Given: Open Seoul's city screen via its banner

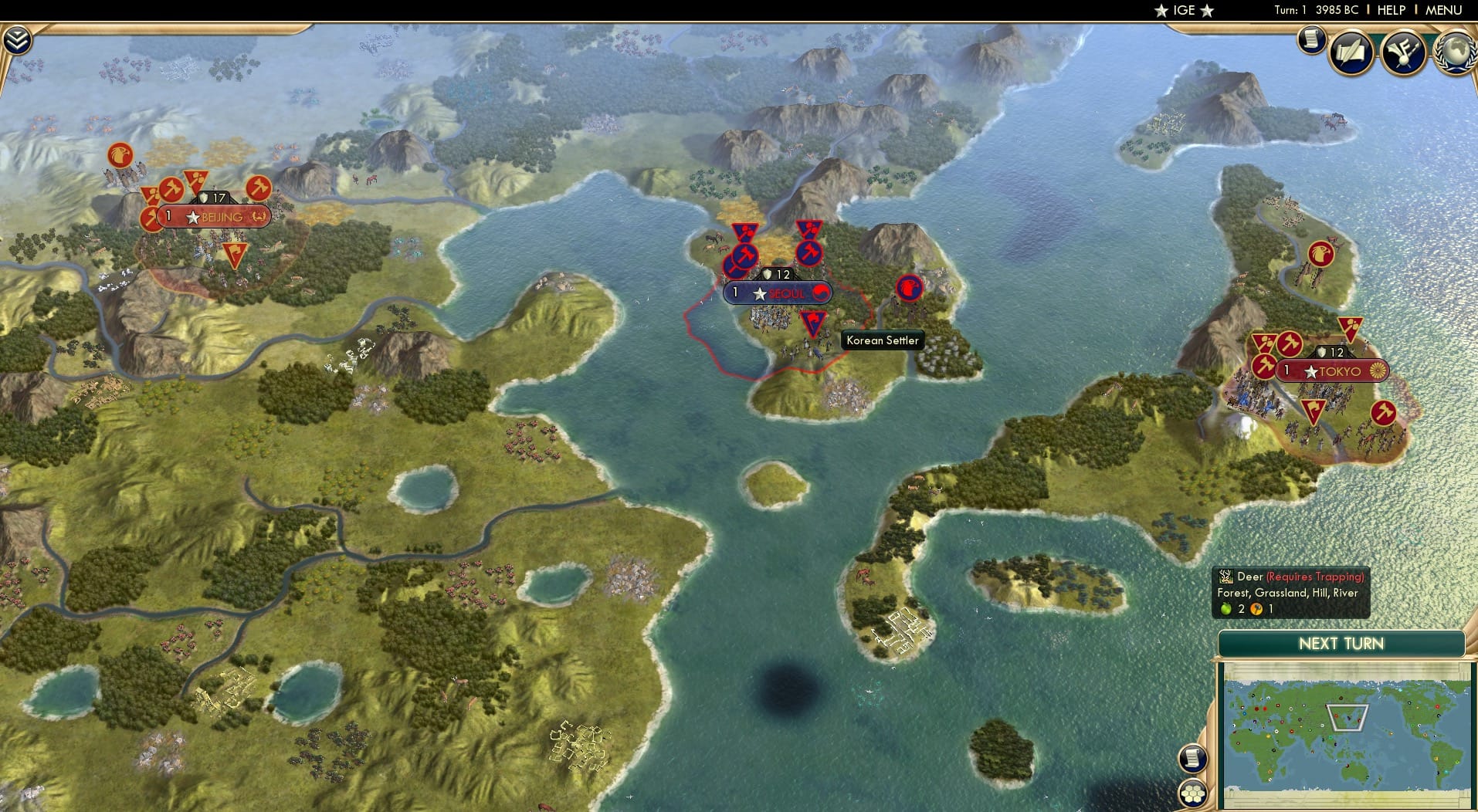Looking at the screenshot, I should (x=775, y=293).
